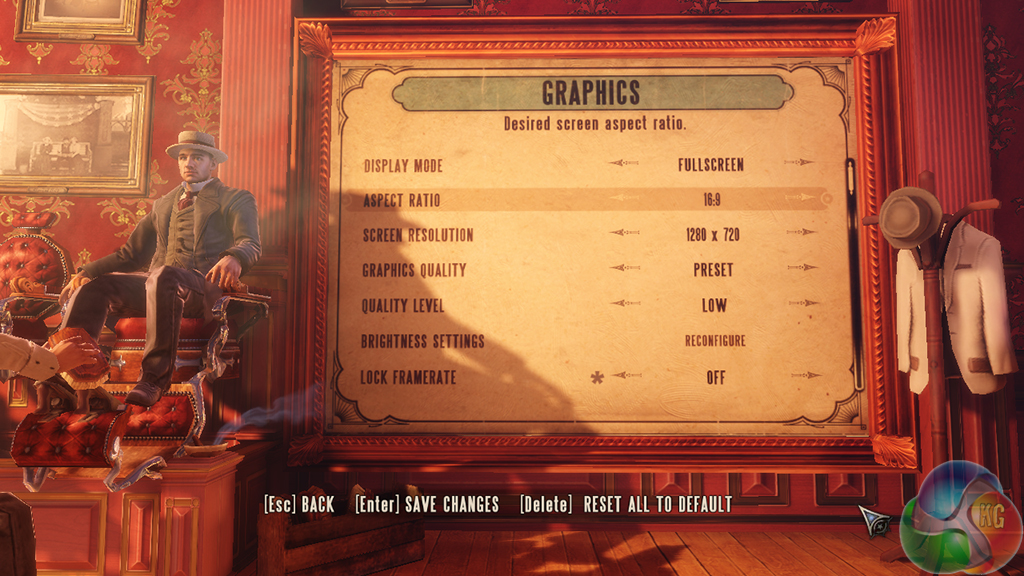Click the left arrow beside Preset
The image size is (1024, 576).
pyautogui.click(x=625, y=268)
